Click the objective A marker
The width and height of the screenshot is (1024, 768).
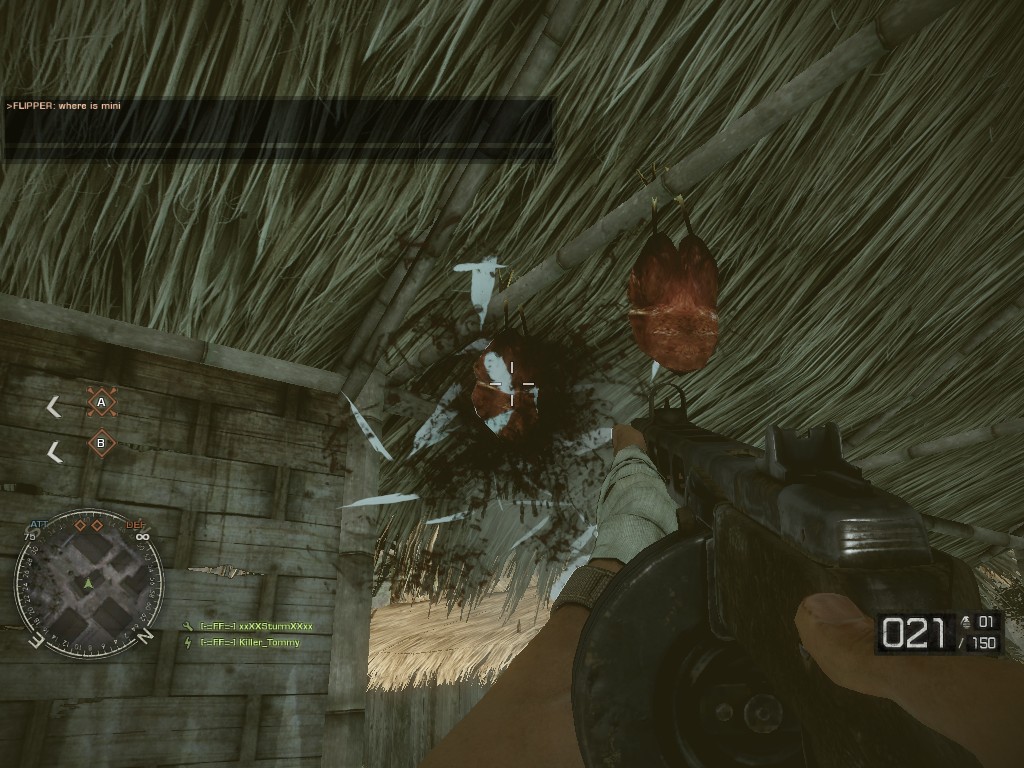click(101, 402)
